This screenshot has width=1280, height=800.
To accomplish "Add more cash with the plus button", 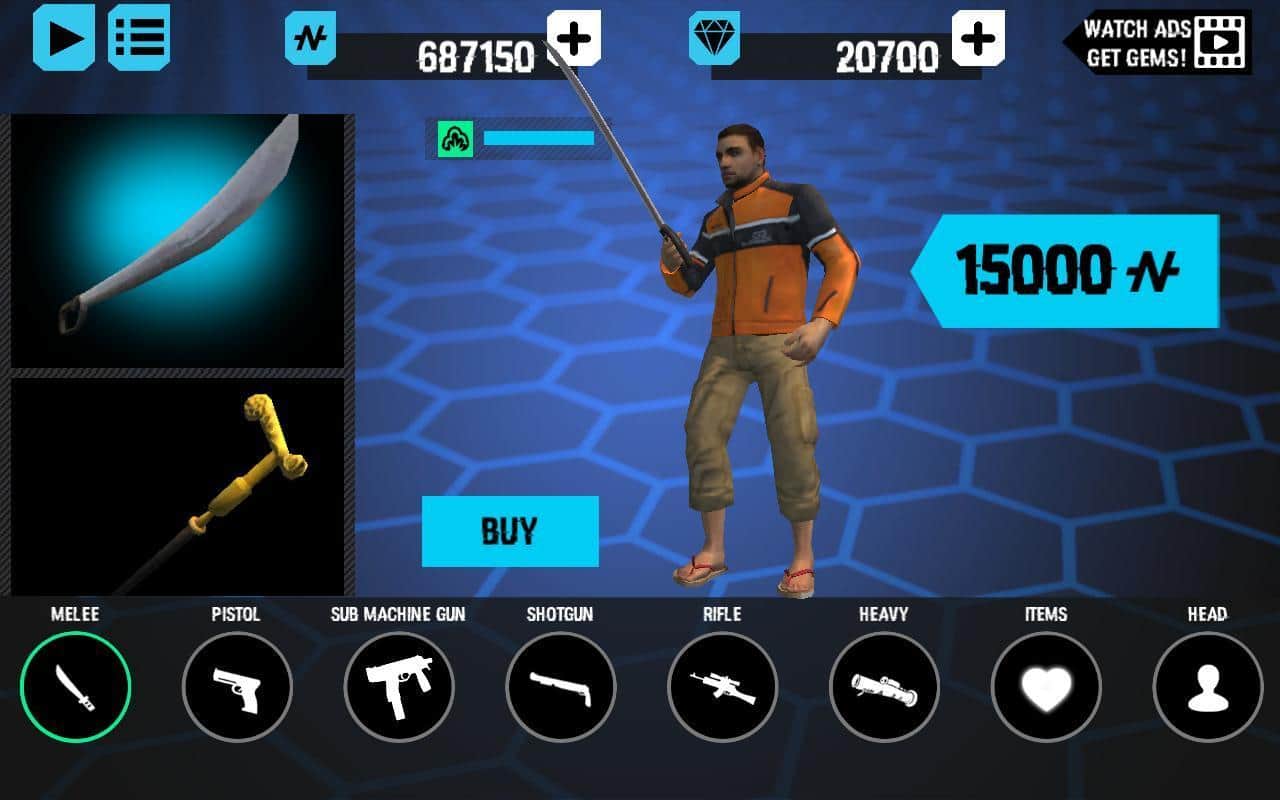I will [x=575, y=37].
